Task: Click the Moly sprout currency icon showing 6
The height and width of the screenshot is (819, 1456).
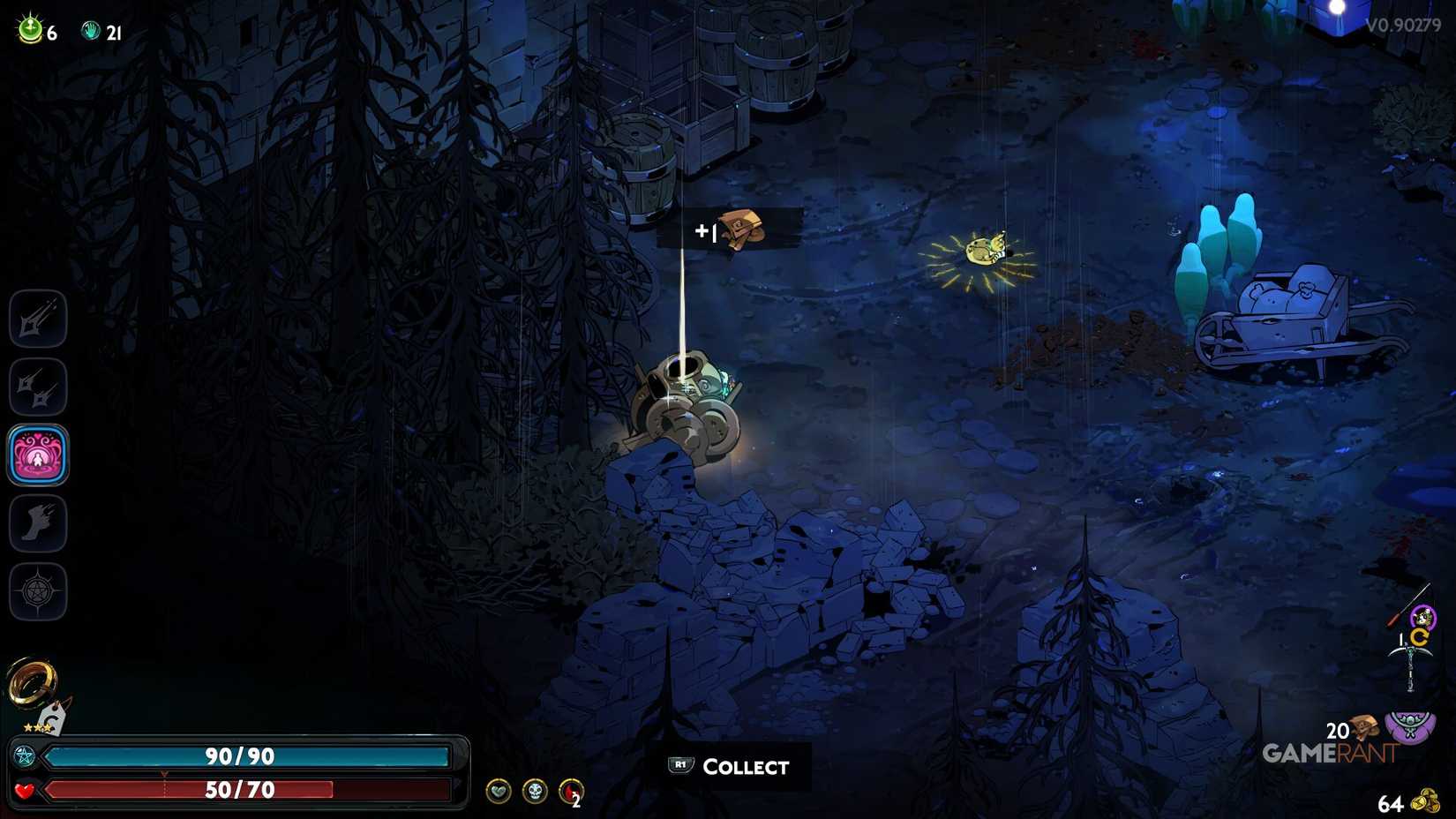Action: tap(29, 31)
